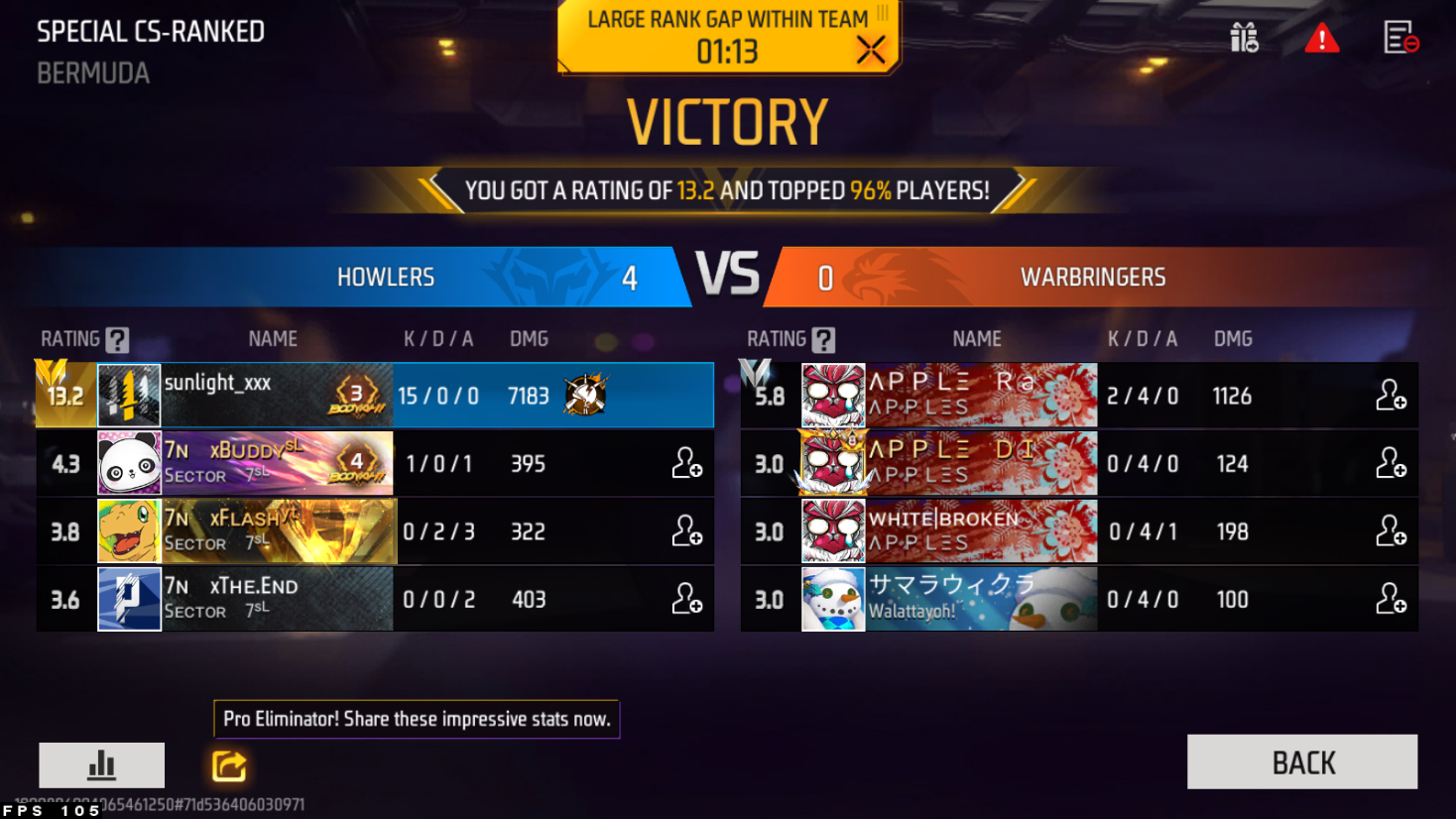Open the bar chart statistics button
Viewport: 1456px width, 819px height.
click(x=101, y=764)
